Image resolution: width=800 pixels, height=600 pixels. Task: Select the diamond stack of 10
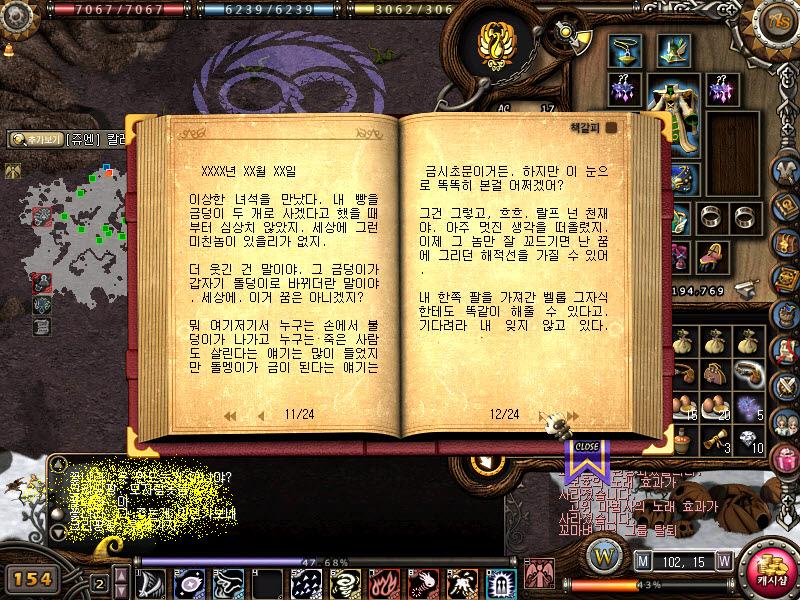pos(745,440)
